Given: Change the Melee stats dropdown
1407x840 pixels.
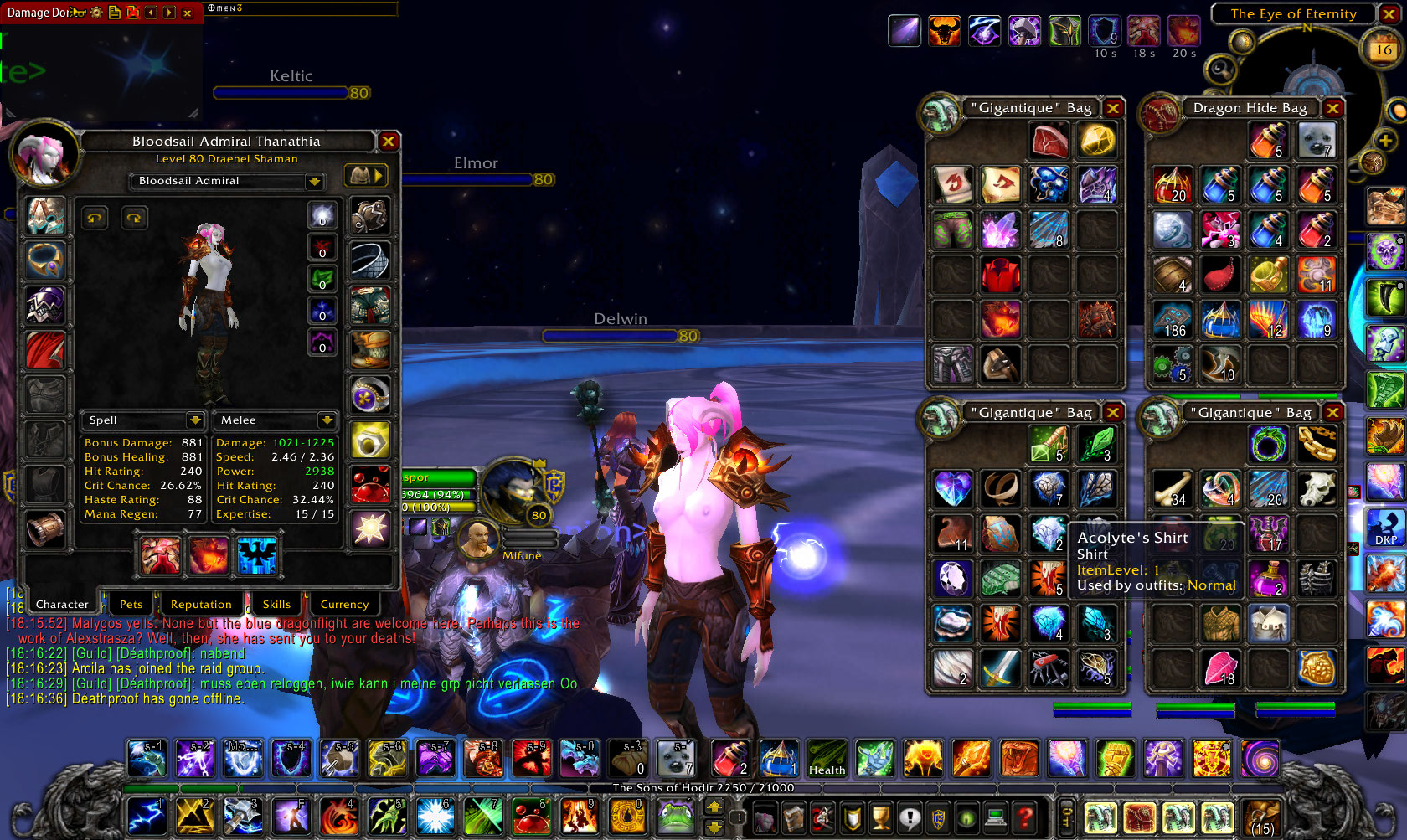Looking at the screenshot, I should [x=326, y=420].
